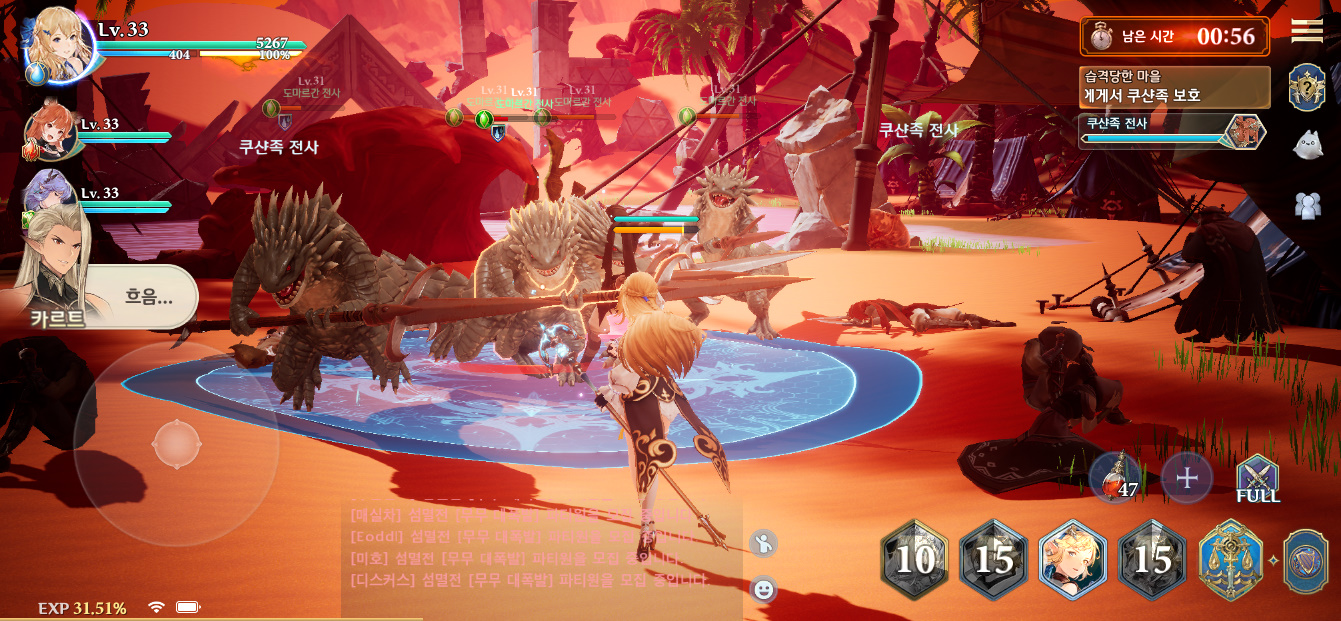Tap the round plus-sign button
This screenshot has height=621, width=1341.
1187,477
